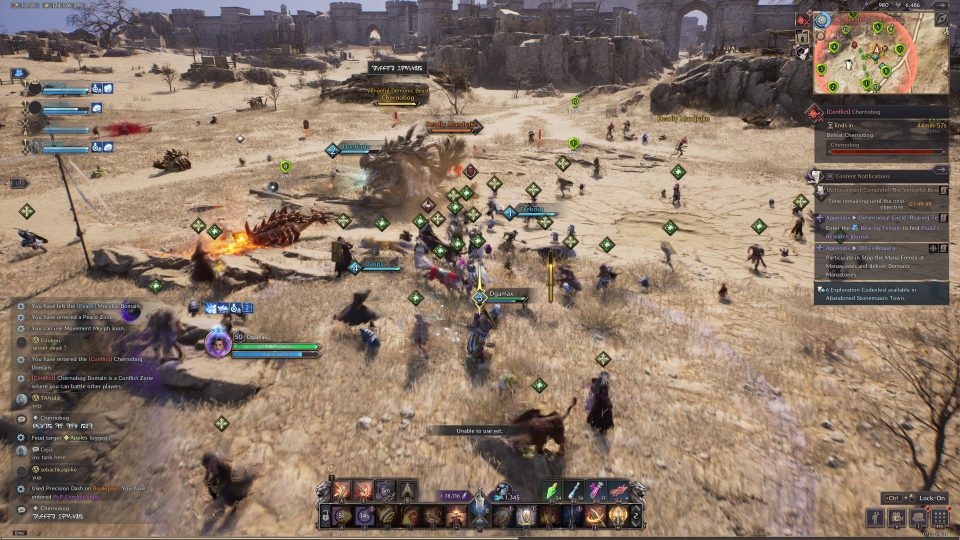
Task: Use the red fish consumable slot
Action: point(618,490)
